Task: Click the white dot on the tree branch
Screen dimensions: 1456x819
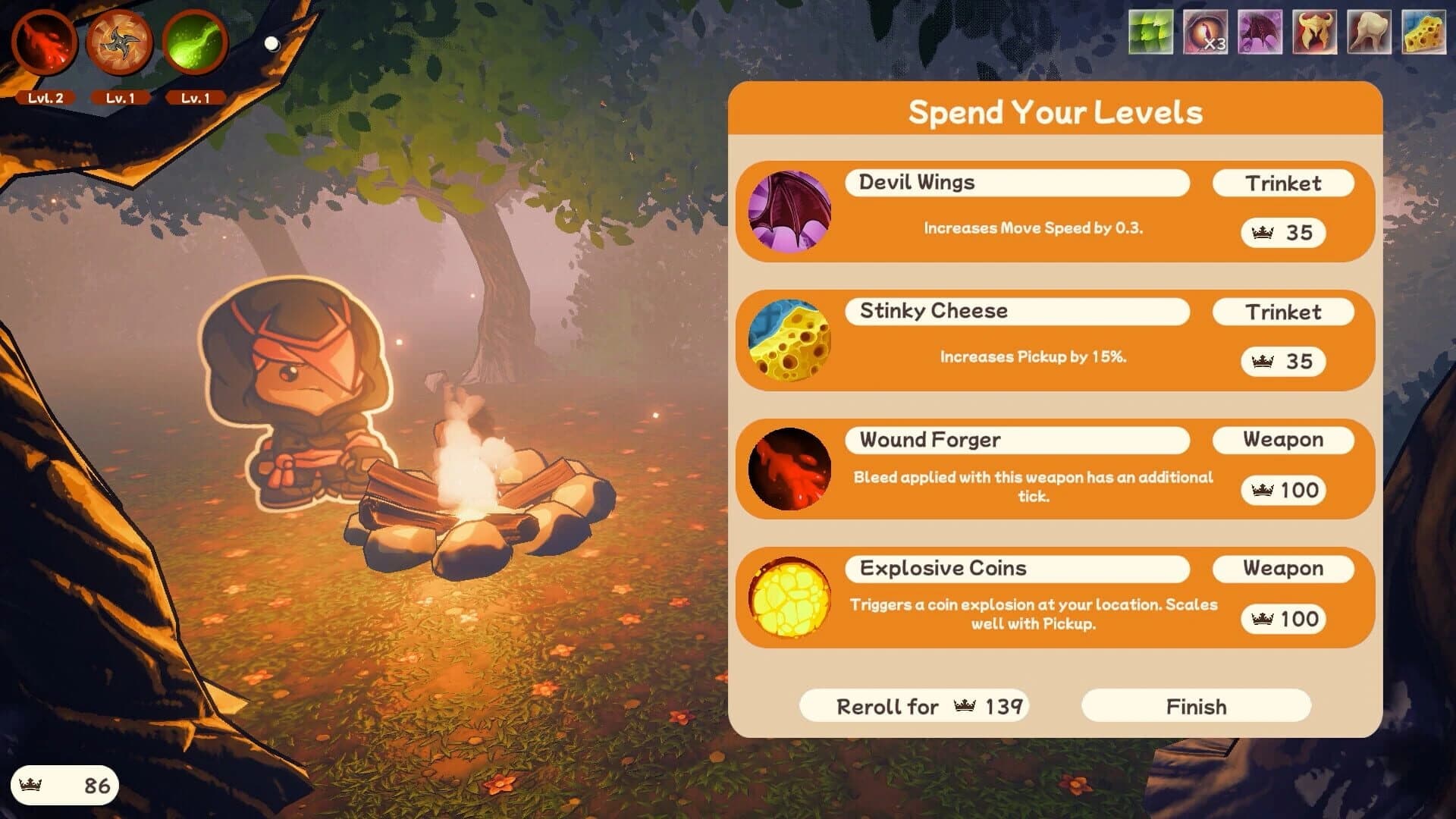Action: 271,43
